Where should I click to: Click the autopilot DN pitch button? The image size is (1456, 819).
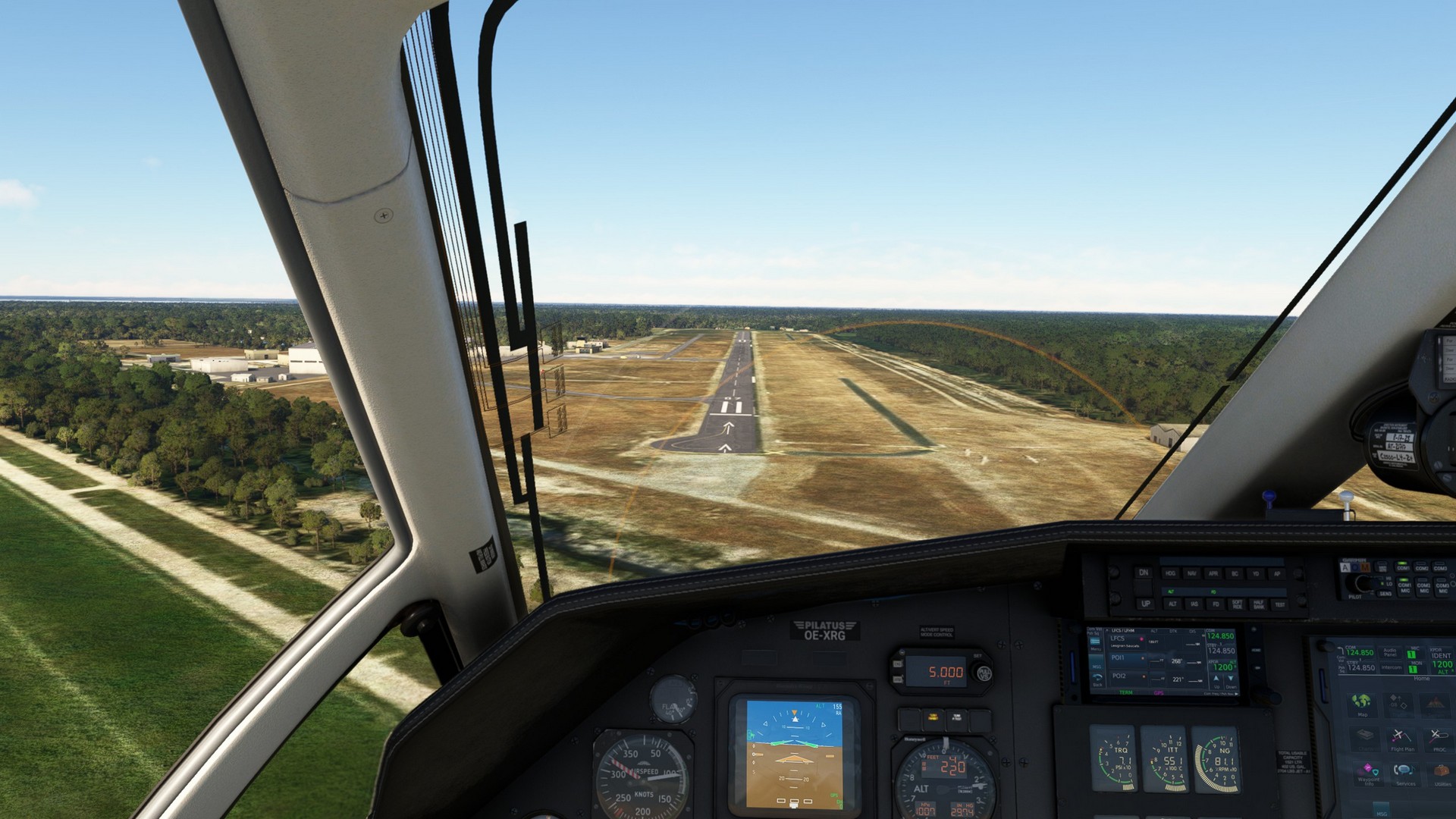pos(1144,573)
